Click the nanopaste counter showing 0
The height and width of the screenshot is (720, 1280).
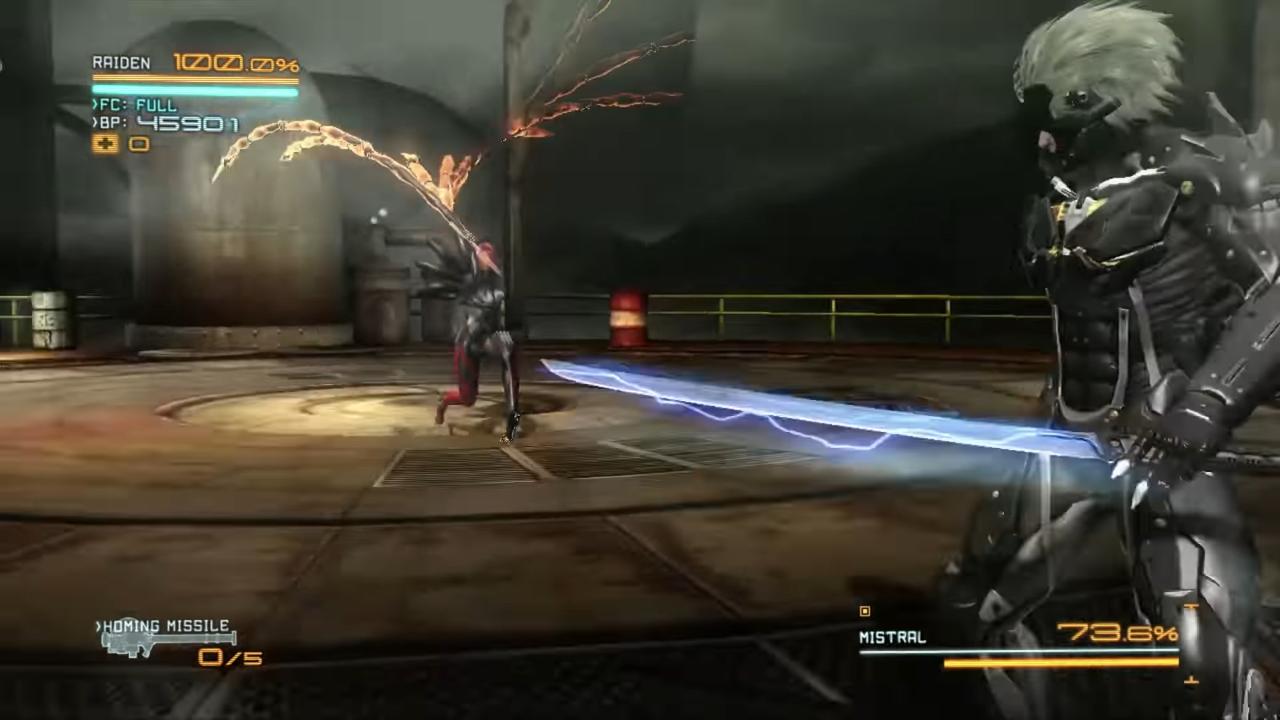pos(137,144)
